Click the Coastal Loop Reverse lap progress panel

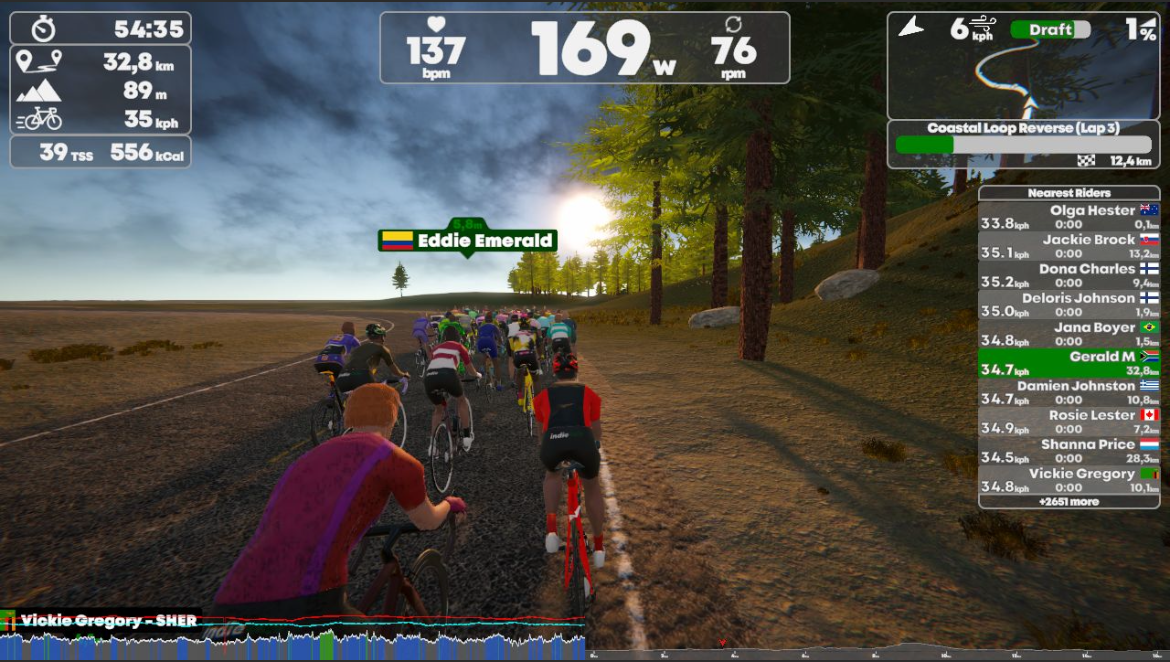coord(1023,144)
